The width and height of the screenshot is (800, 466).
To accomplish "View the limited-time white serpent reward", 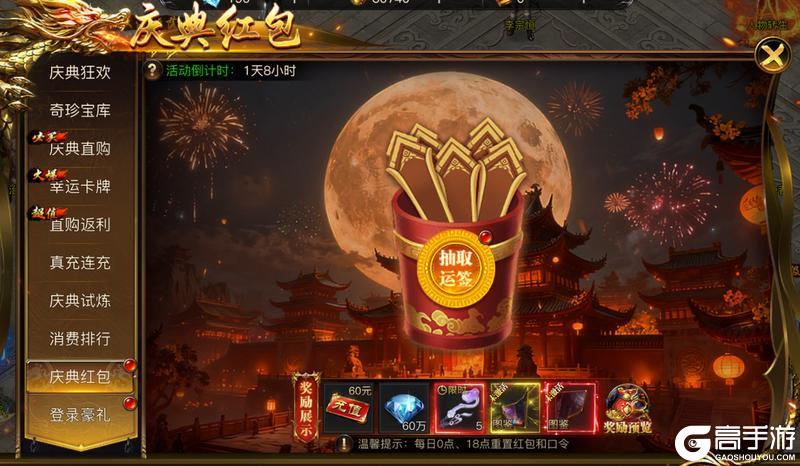I will click(458, 406).
